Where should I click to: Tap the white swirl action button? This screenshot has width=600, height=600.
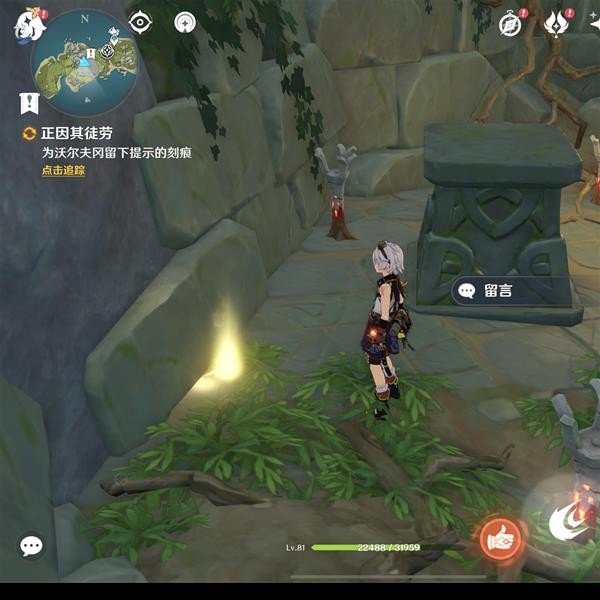567,523
